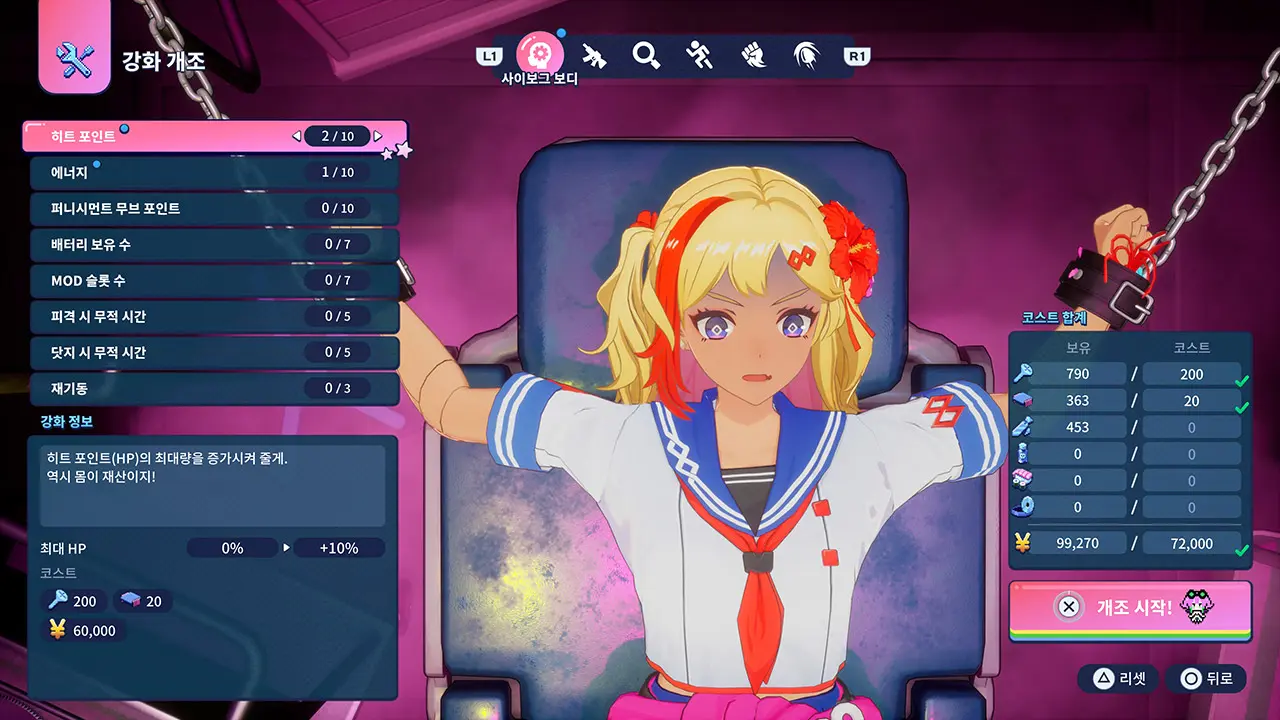Open the last spiral icon tab
Screen dimensions: 1280x720
(806, 55)
